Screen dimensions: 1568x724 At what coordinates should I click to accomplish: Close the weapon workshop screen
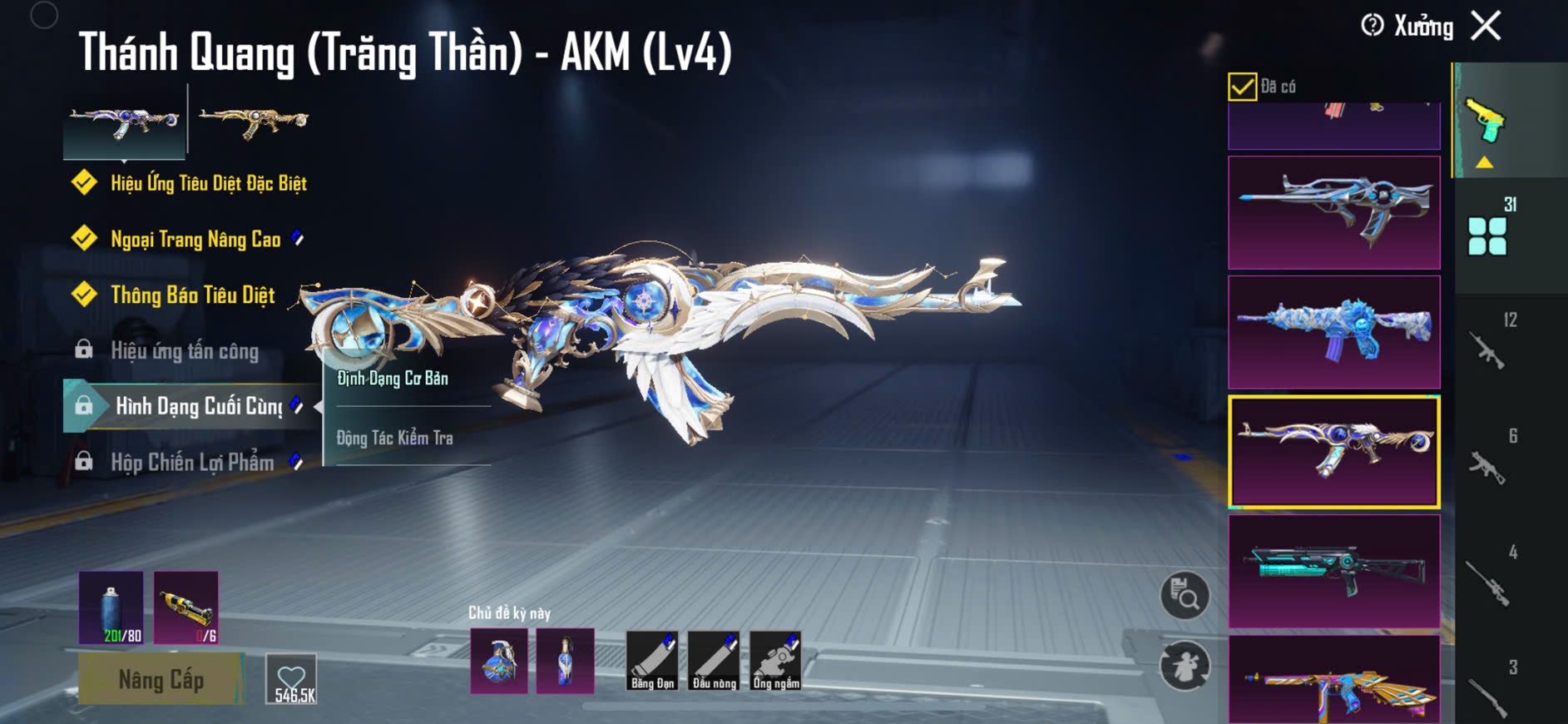coord(1486,26)
